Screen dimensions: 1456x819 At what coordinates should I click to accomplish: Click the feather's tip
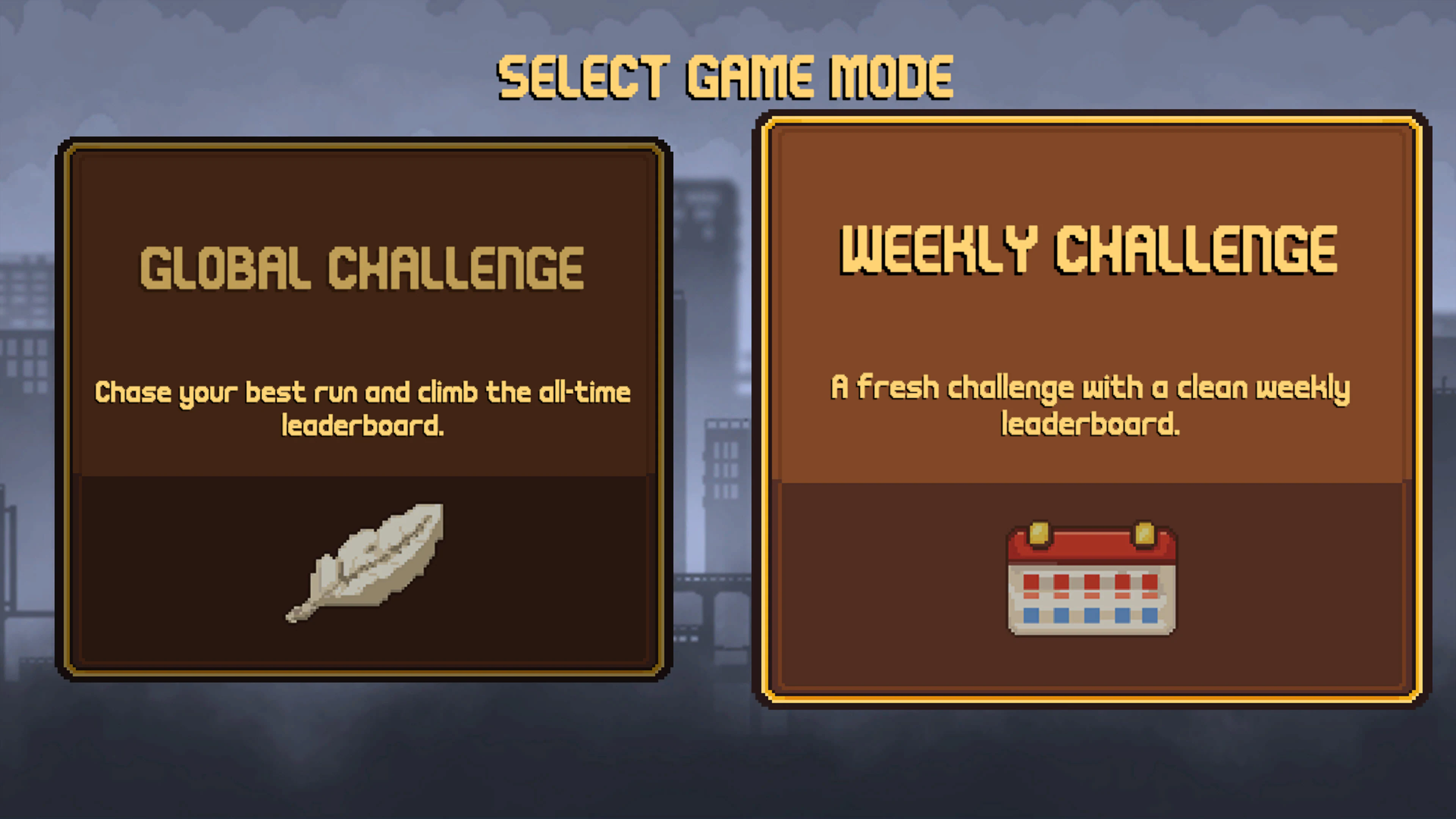(294, 613)
